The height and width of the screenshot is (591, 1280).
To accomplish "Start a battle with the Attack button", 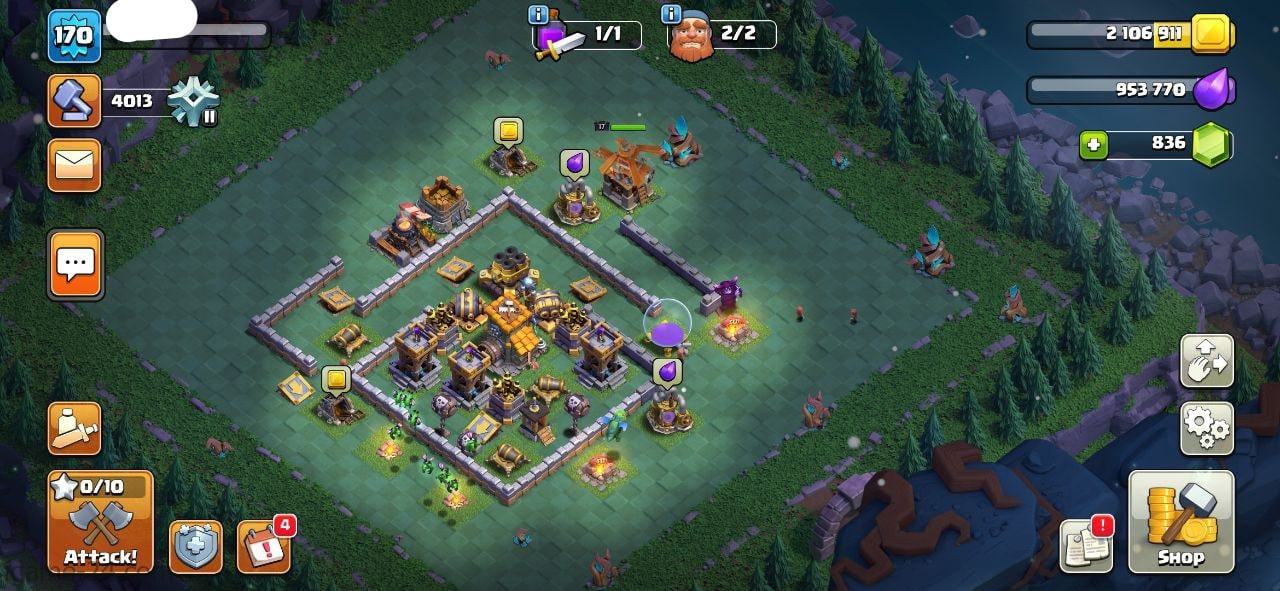I will pos(100,522).
